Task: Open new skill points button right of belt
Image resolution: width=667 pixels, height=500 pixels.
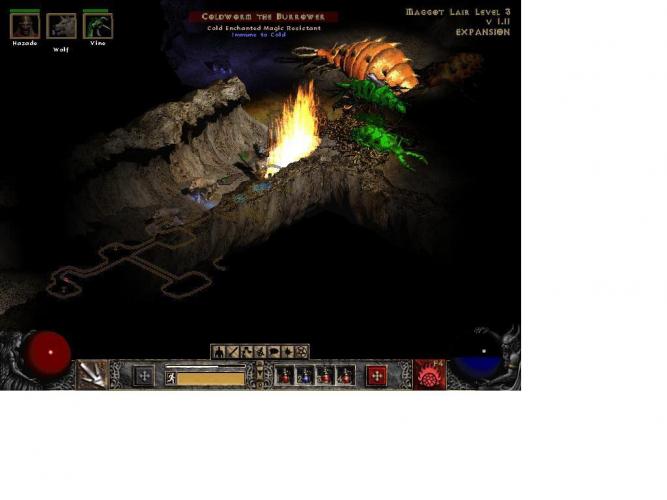Action: point(376,376)
